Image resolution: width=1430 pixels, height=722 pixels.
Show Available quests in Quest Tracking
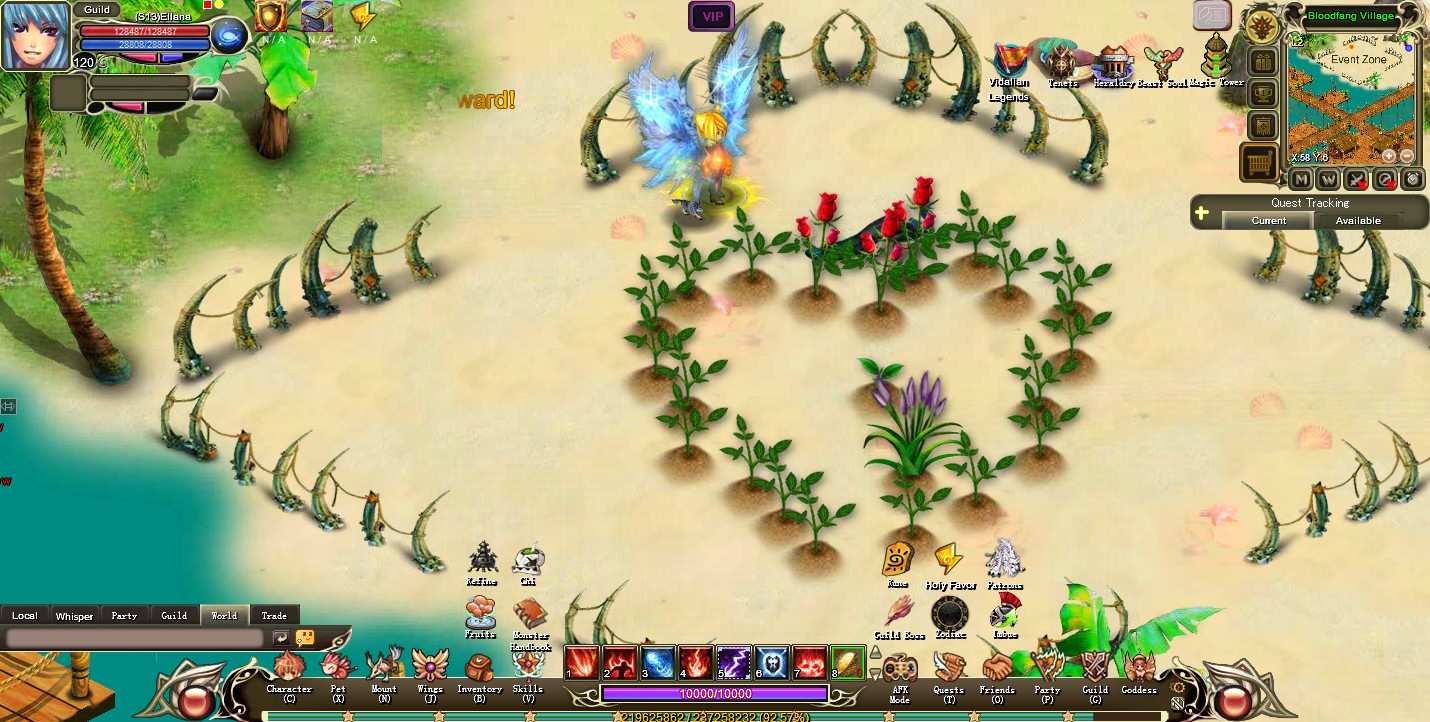coord(1358,220)
